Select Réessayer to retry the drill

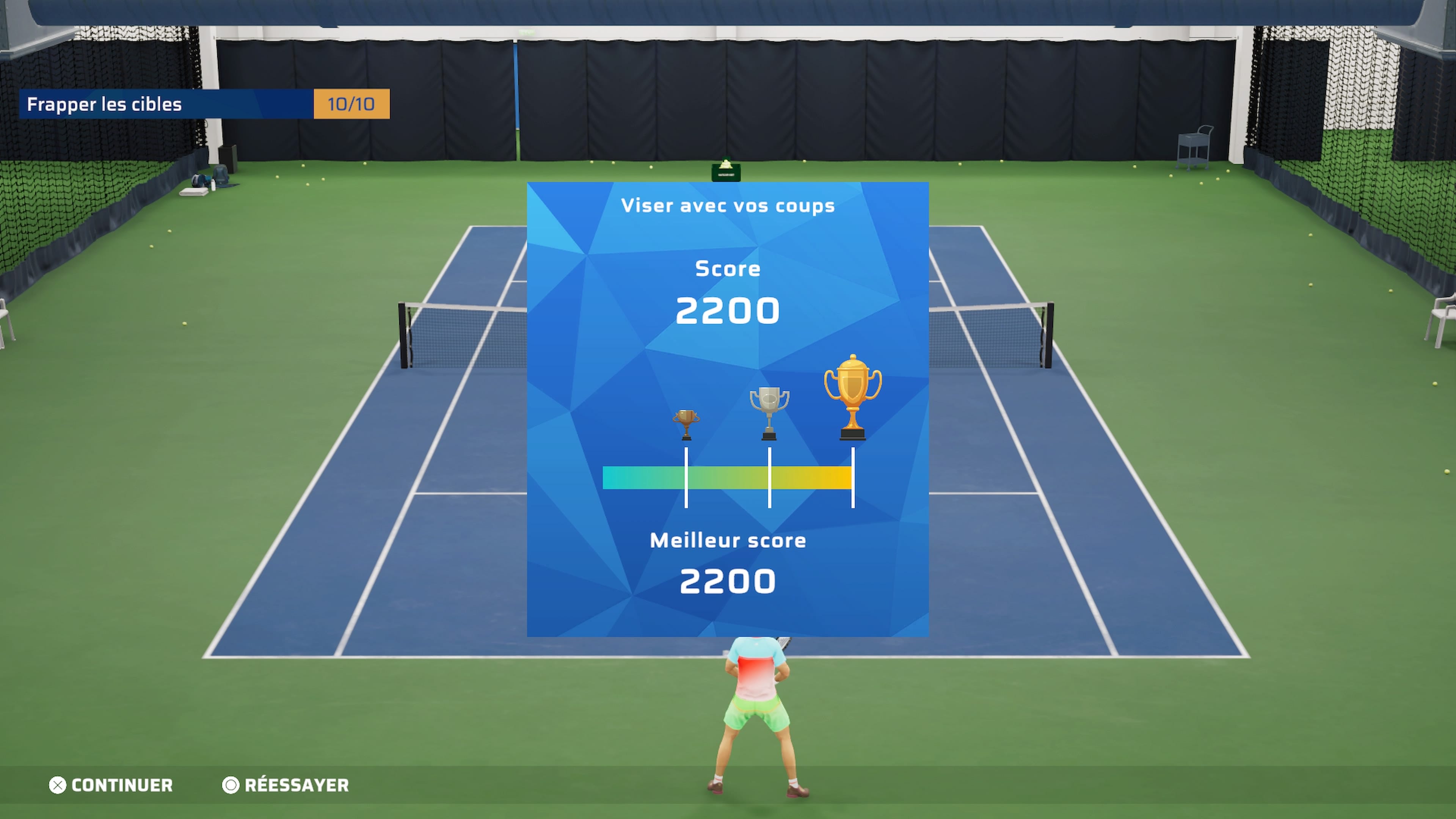point(286,785)
